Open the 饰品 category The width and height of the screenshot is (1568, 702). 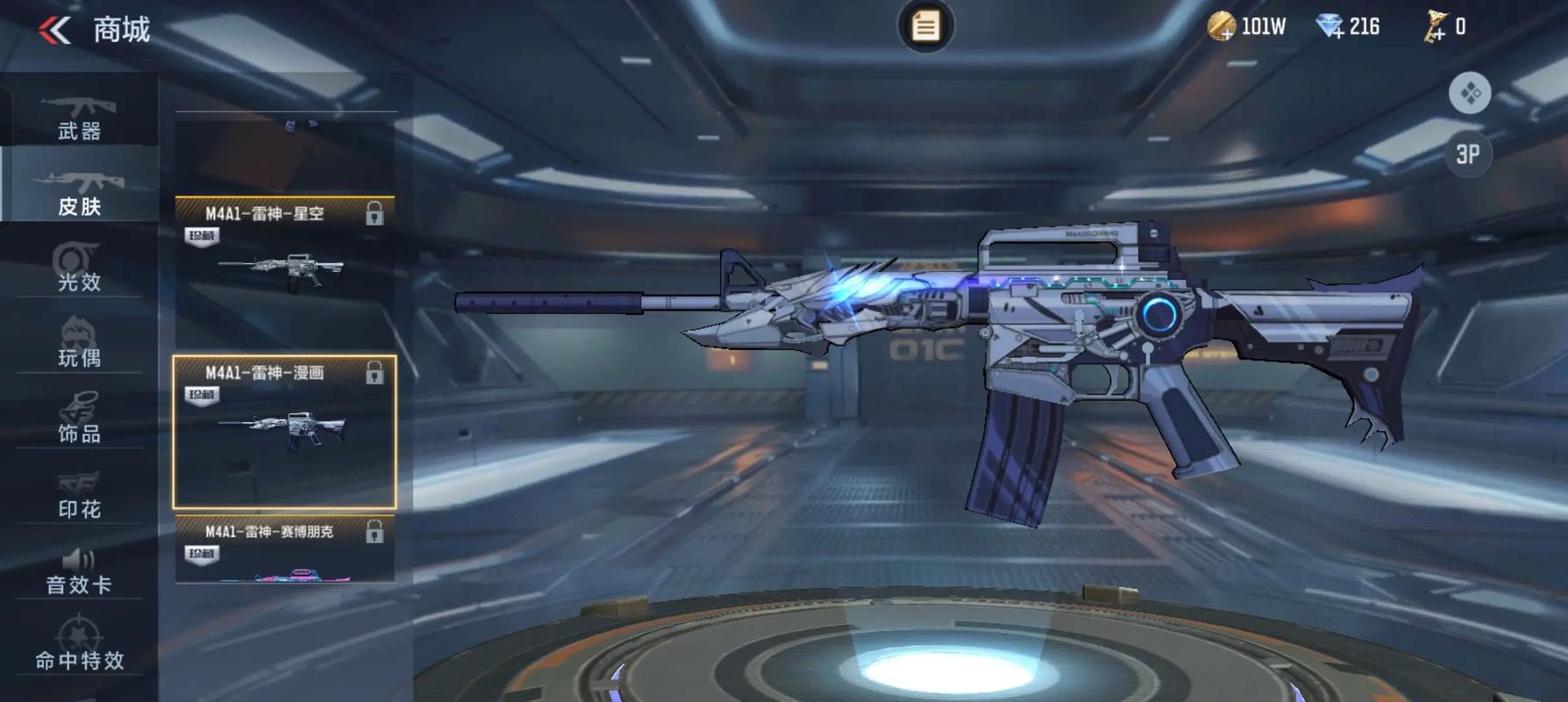pyautogui.click(x=79, y=419)
